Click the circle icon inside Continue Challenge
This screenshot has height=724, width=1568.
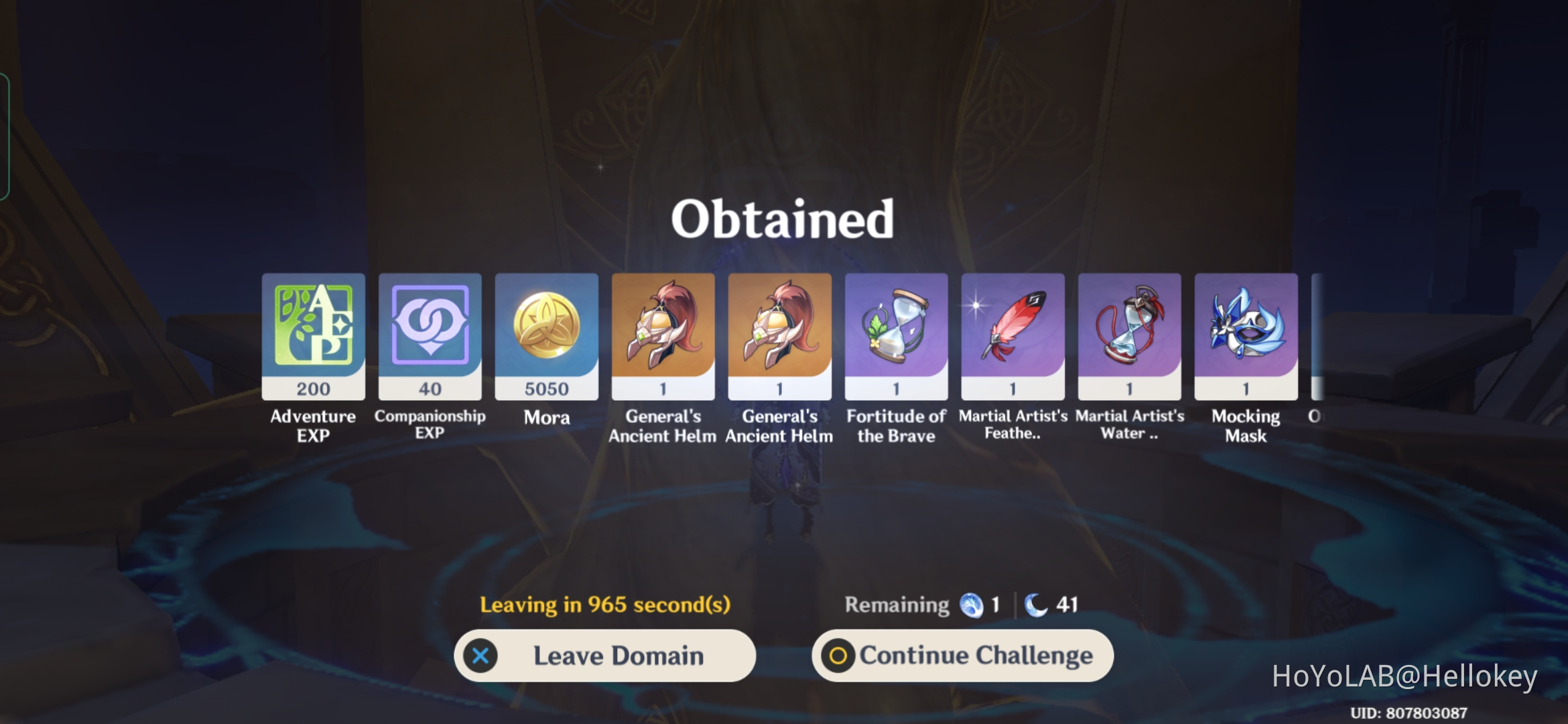pos(838,656)
